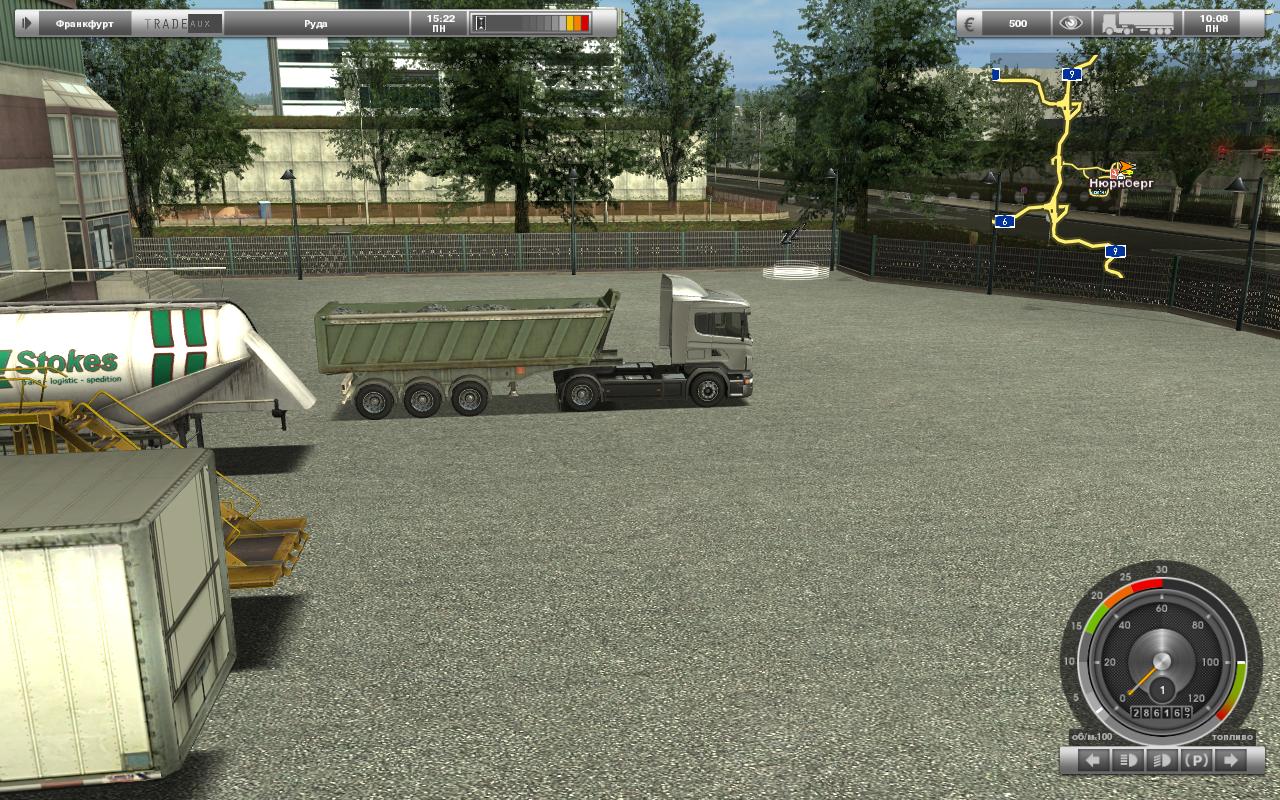Toggle the left turn signal indicator
The image size is (1280, 800).
tap(1093, 760)
